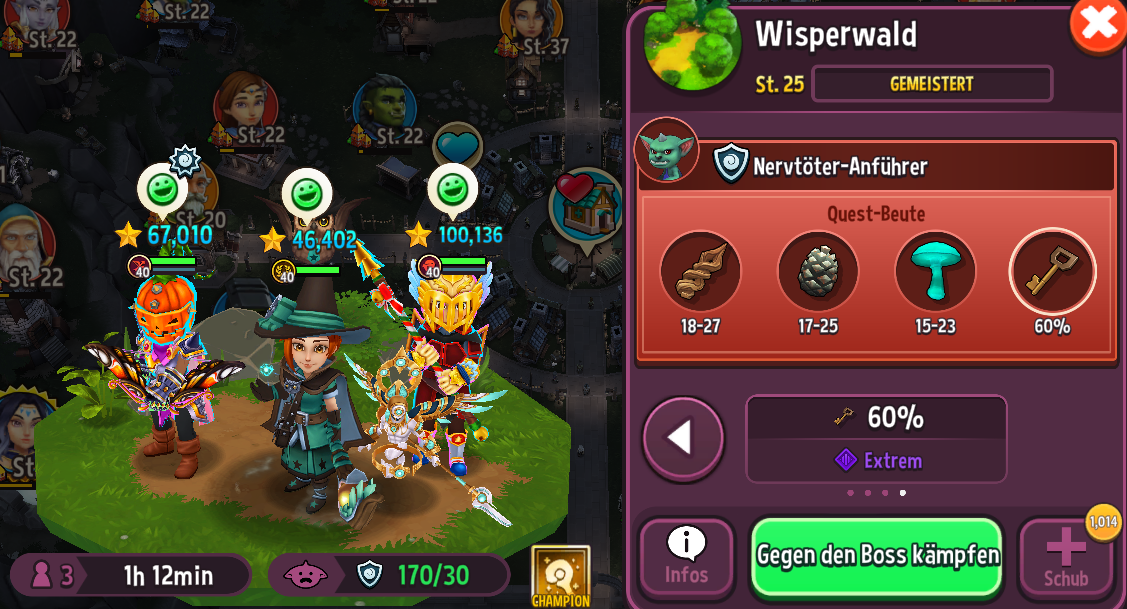
Task: Select the orc character portrait St. 22
Action: 384,107
